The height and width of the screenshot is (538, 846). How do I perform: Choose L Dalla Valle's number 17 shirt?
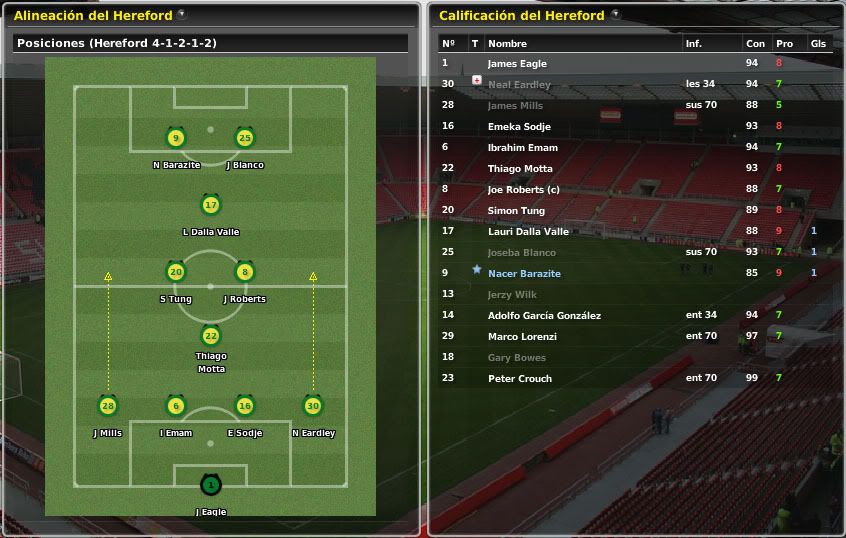coord(210,205)
